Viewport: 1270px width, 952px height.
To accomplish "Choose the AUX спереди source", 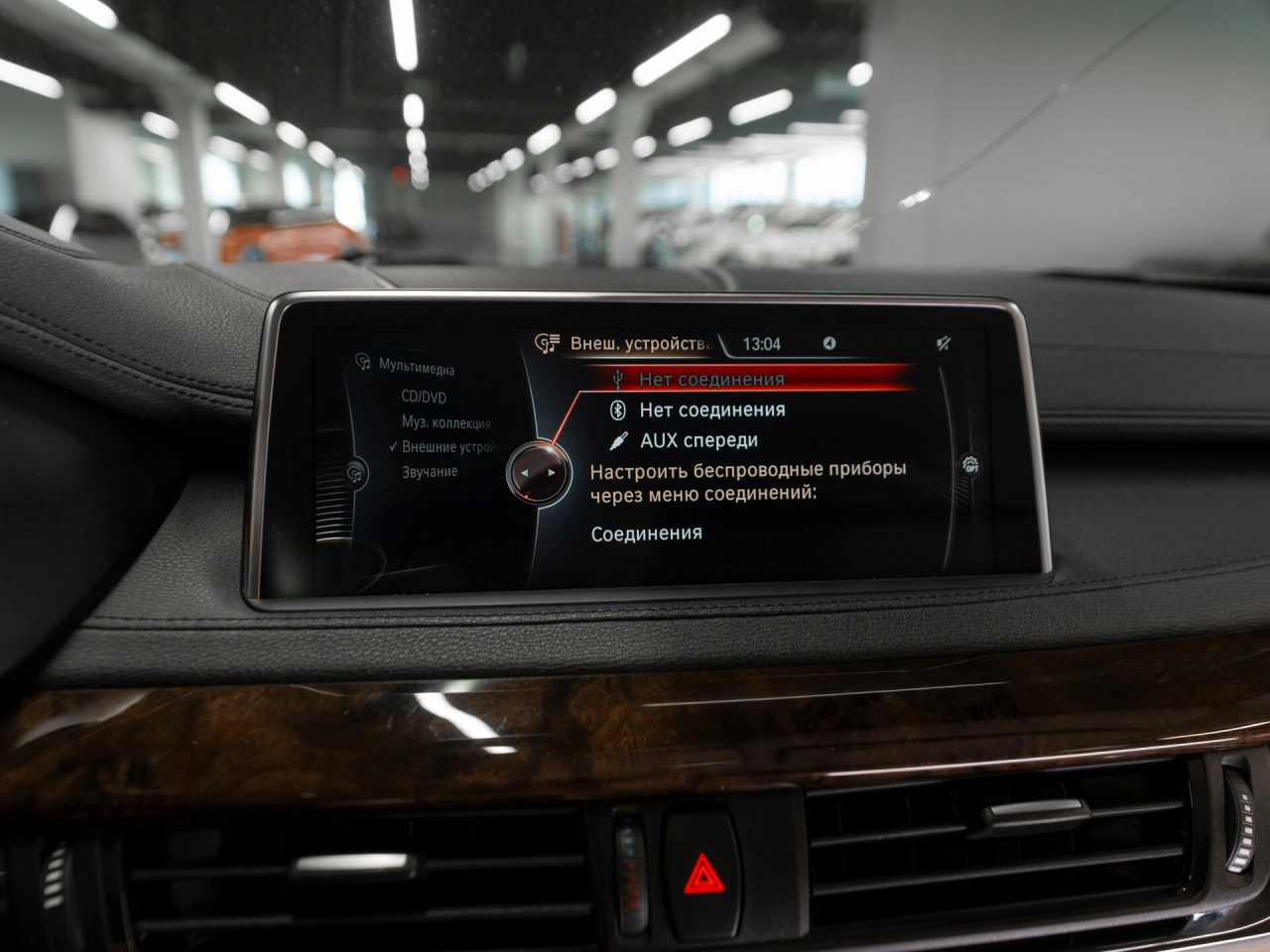I will click(698, 440).
